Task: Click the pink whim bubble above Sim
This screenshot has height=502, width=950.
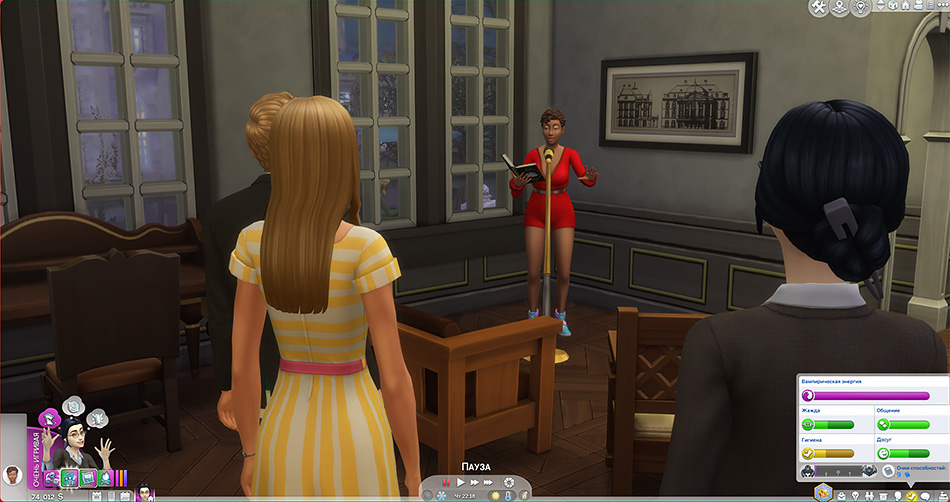Action: point(47,420)
